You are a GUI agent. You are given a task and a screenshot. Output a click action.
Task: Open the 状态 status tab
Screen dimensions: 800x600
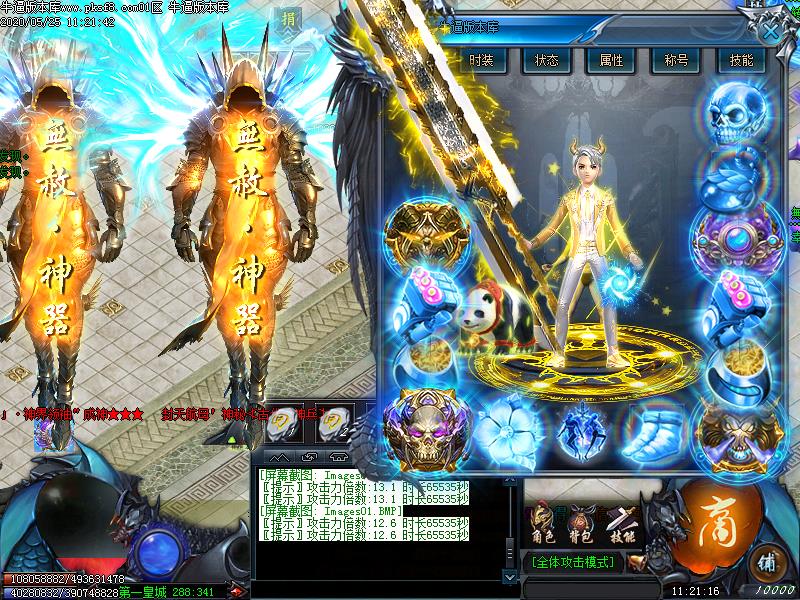546,60
